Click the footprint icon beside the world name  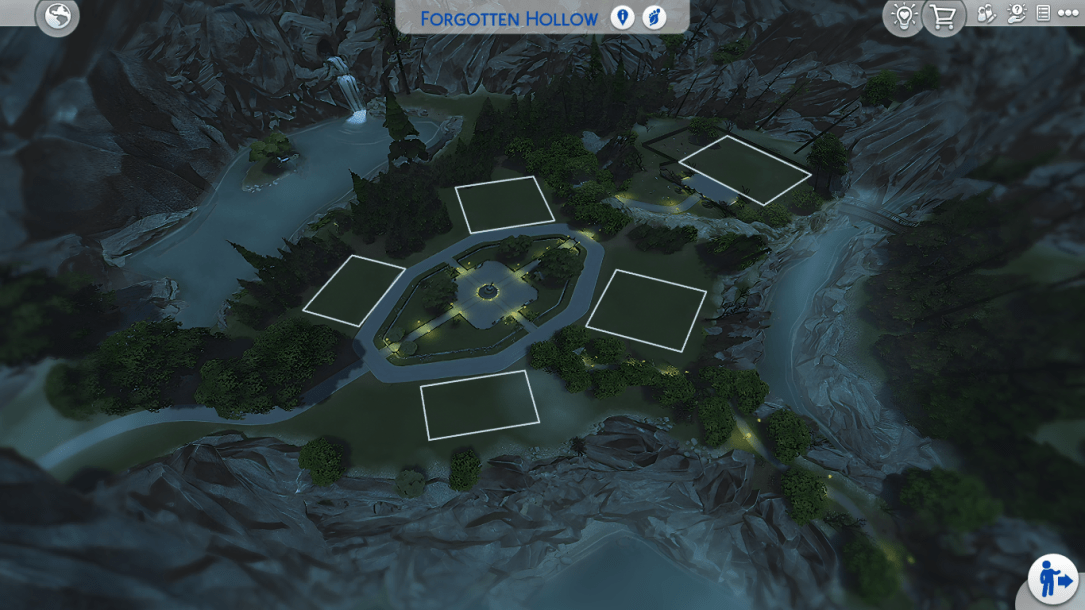click(x=654, y=18)
